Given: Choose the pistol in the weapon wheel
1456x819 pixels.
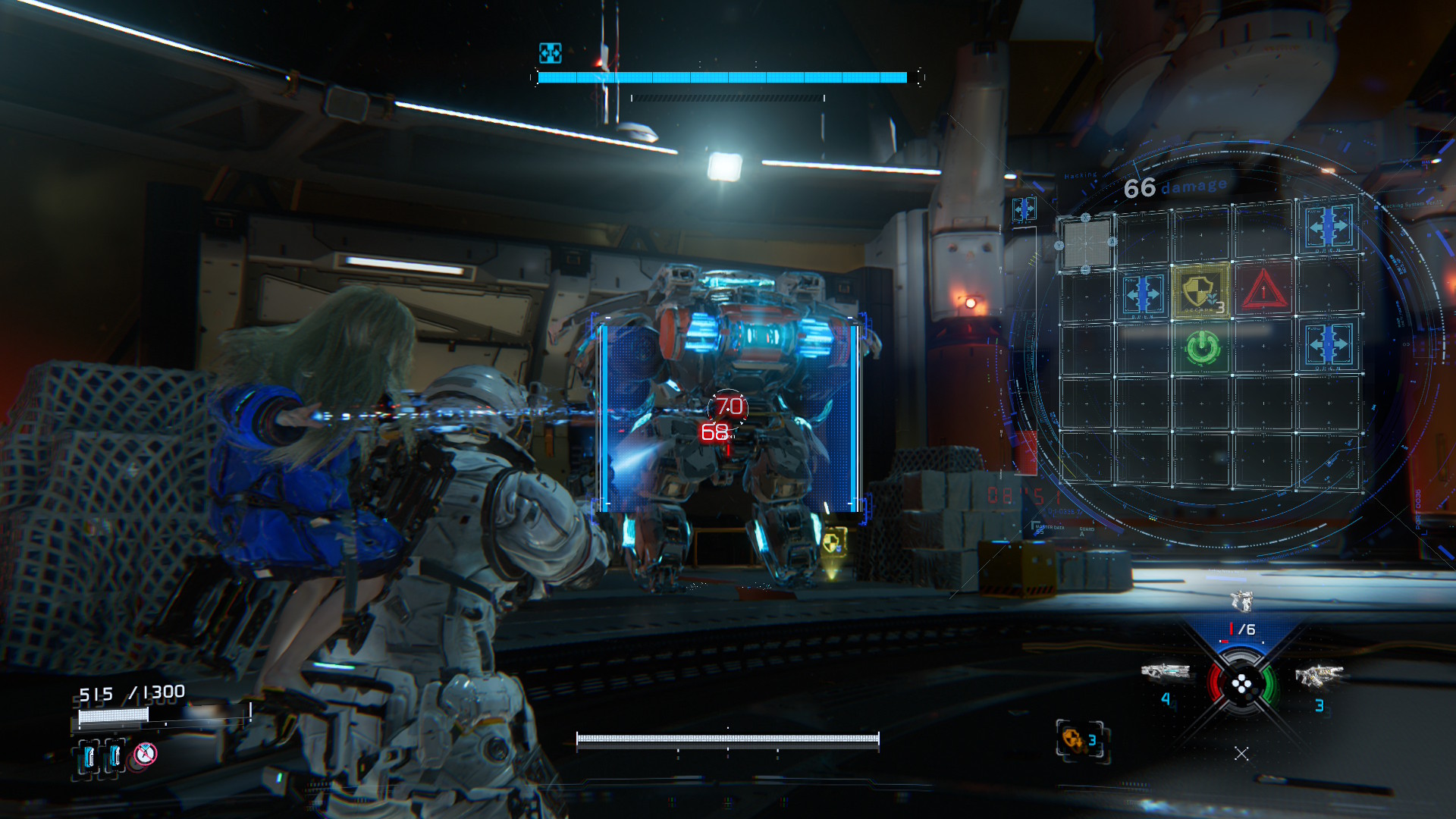Looking at the screenshot, I should pyautogui.click(x=1241, y=601).
